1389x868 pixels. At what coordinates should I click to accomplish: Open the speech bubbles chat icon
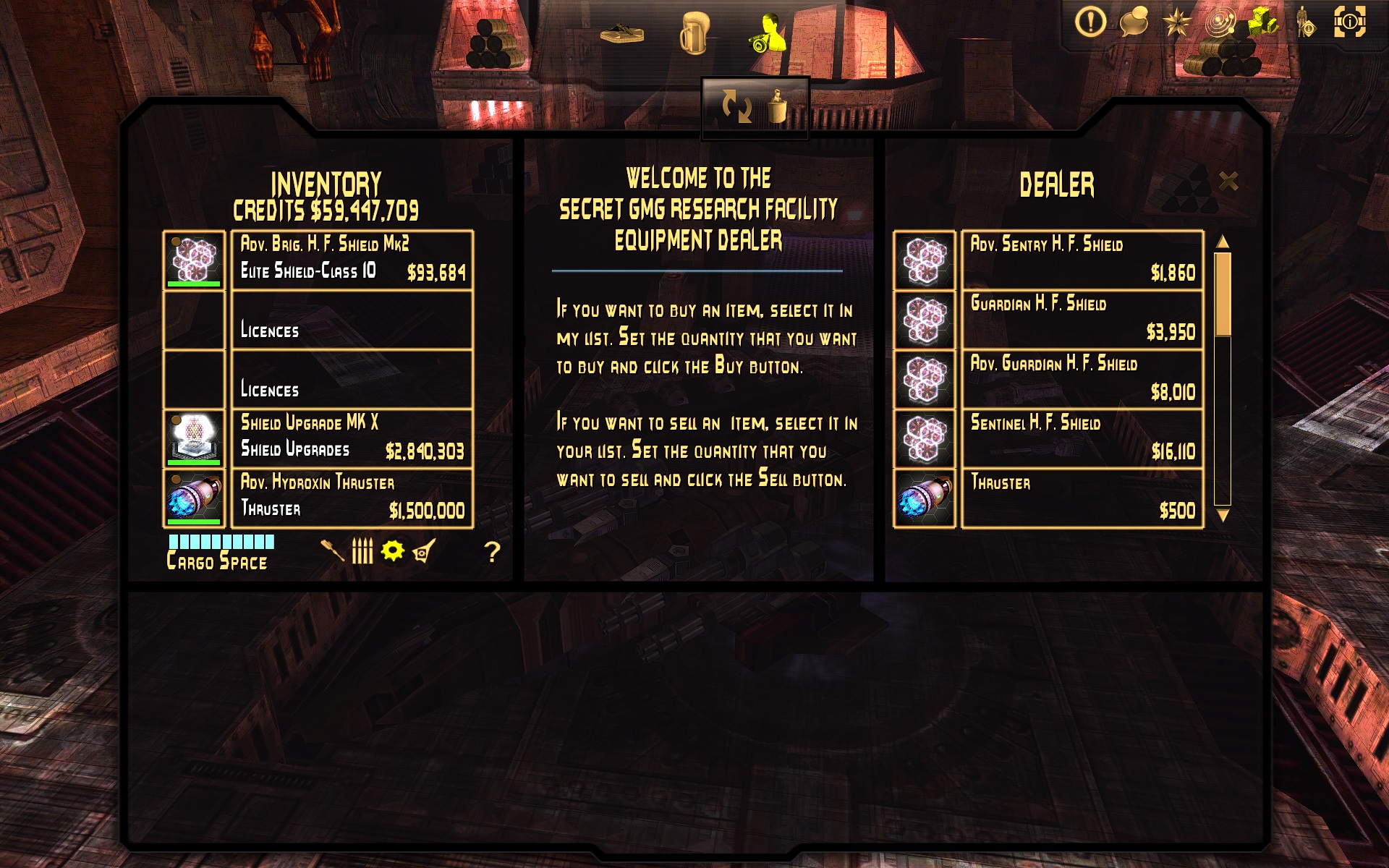[1134, 22]
